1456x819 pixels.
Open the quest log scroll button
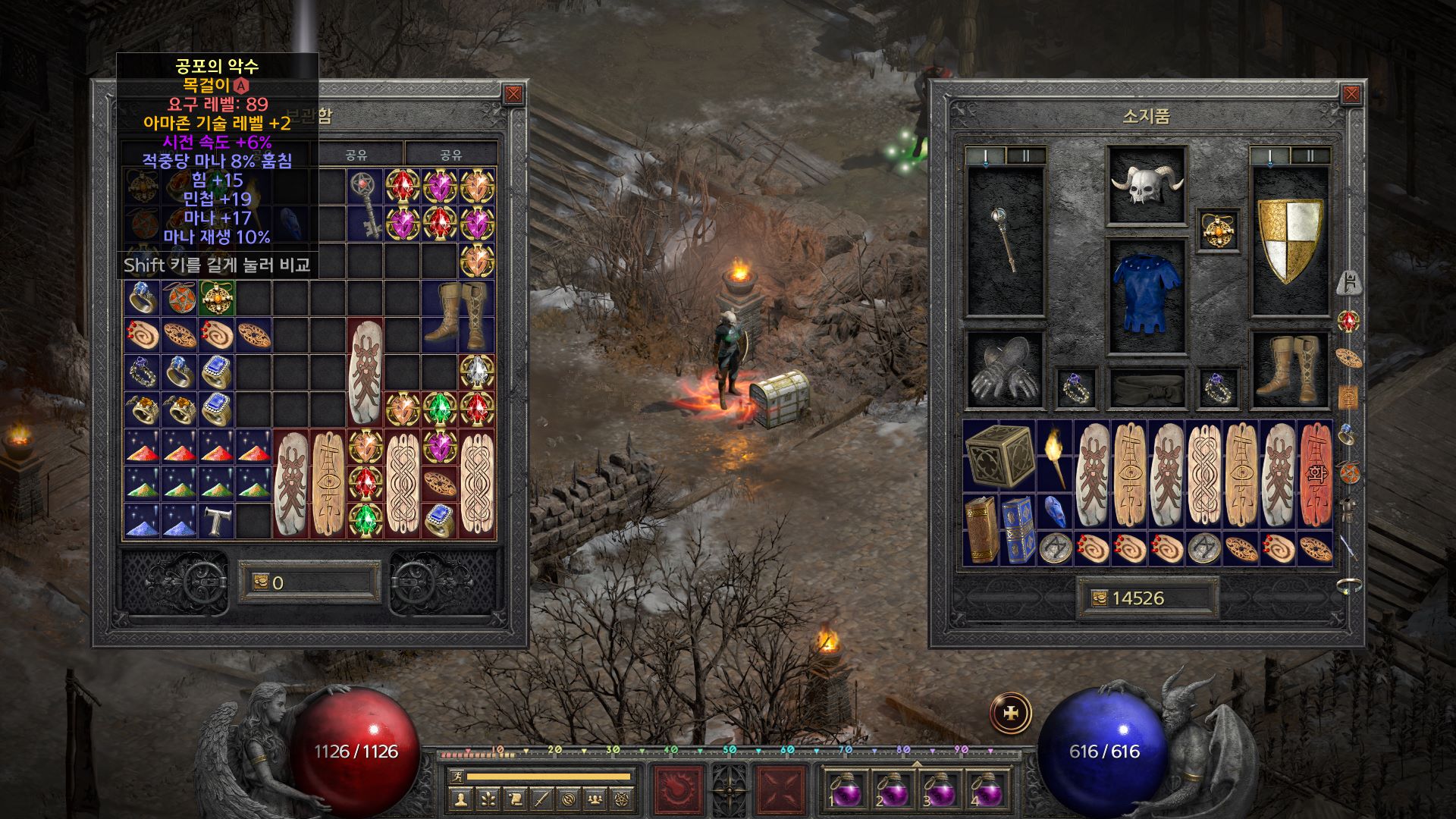click(516, 799)
